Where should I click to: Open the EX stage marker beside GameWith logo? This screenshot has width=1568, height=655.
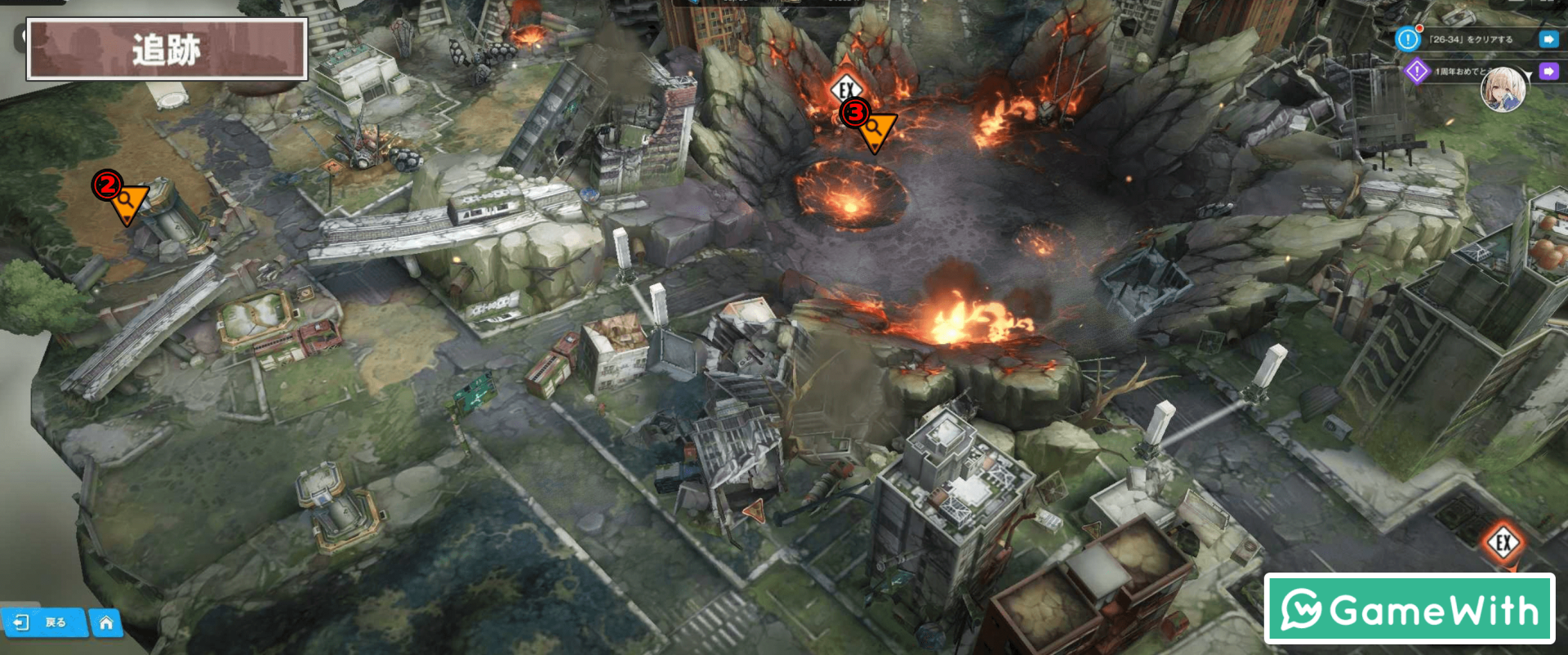click(x=1503, y=543)
